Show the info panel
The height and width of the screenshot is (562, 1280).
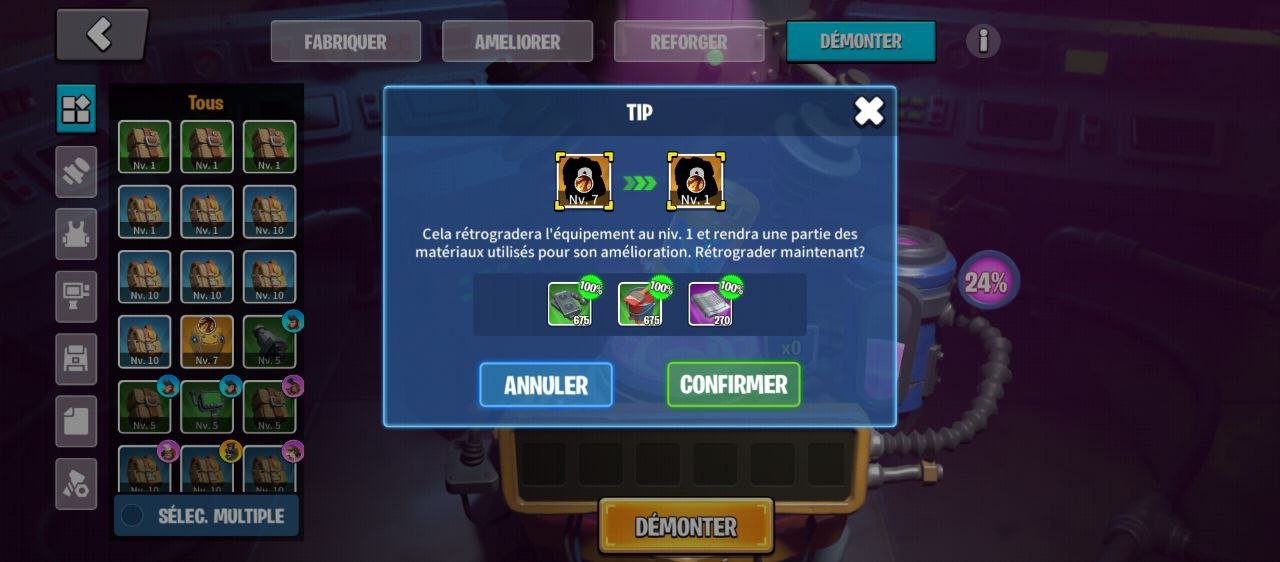983,41
